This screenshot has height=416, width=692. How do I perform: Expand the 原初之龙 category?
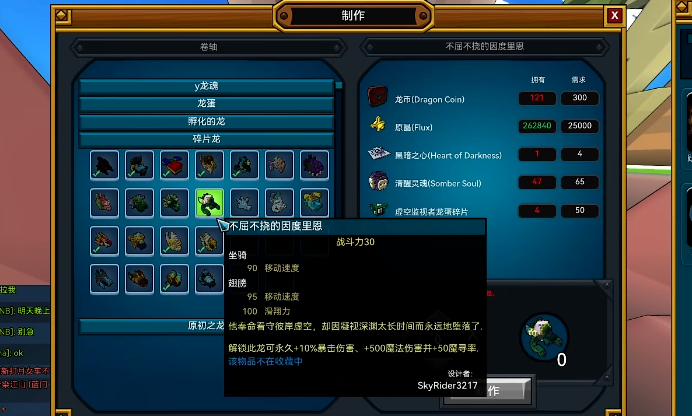tap(206, 325)
